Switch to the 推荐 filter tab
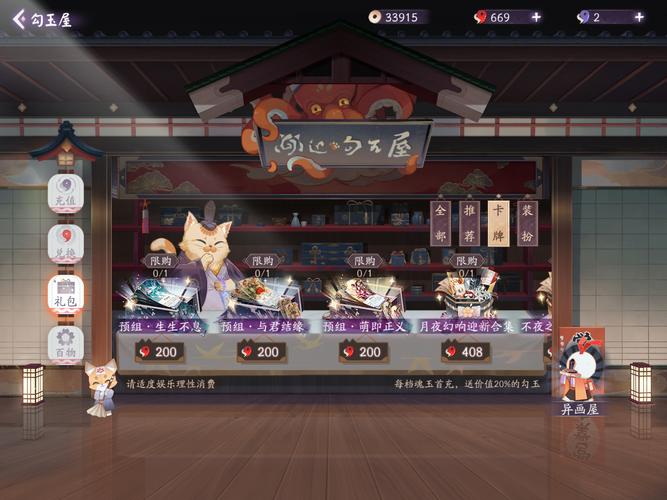 469,223
